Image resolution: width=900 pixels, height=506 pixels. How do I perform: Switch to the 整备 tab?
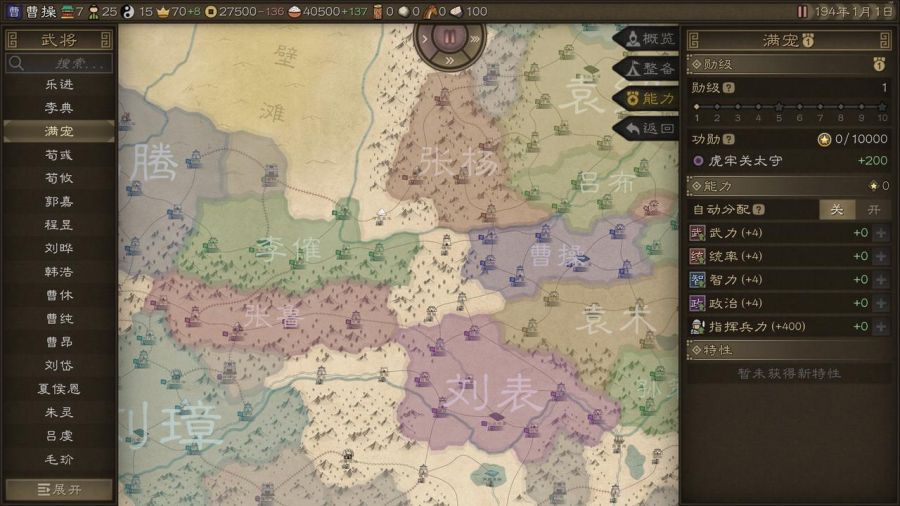coord(650,68)
